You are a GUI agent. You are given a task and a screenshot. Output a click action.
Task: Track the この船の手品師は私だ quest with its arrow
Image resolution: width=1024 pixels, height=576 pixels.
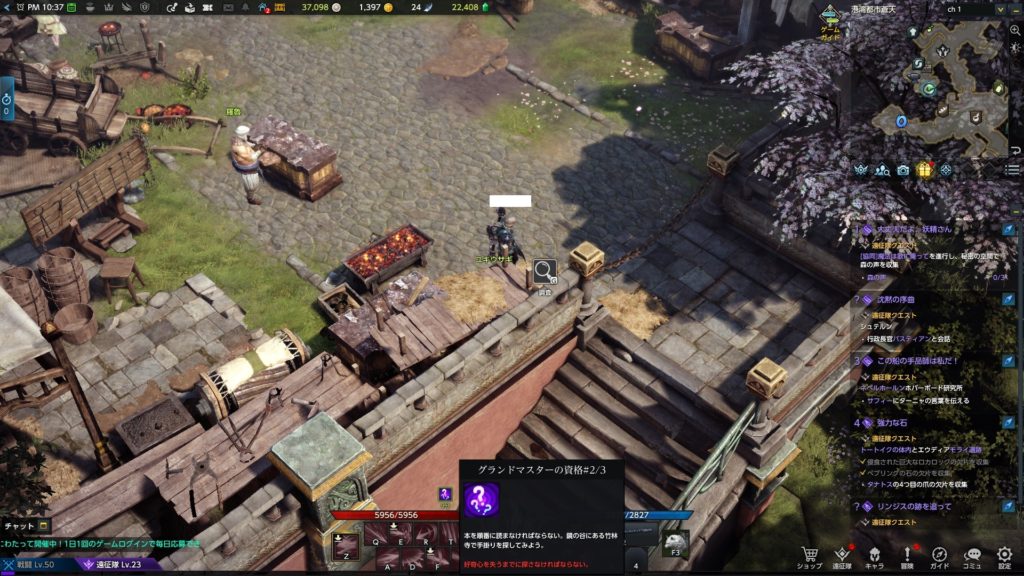[x=1009, y=361]
